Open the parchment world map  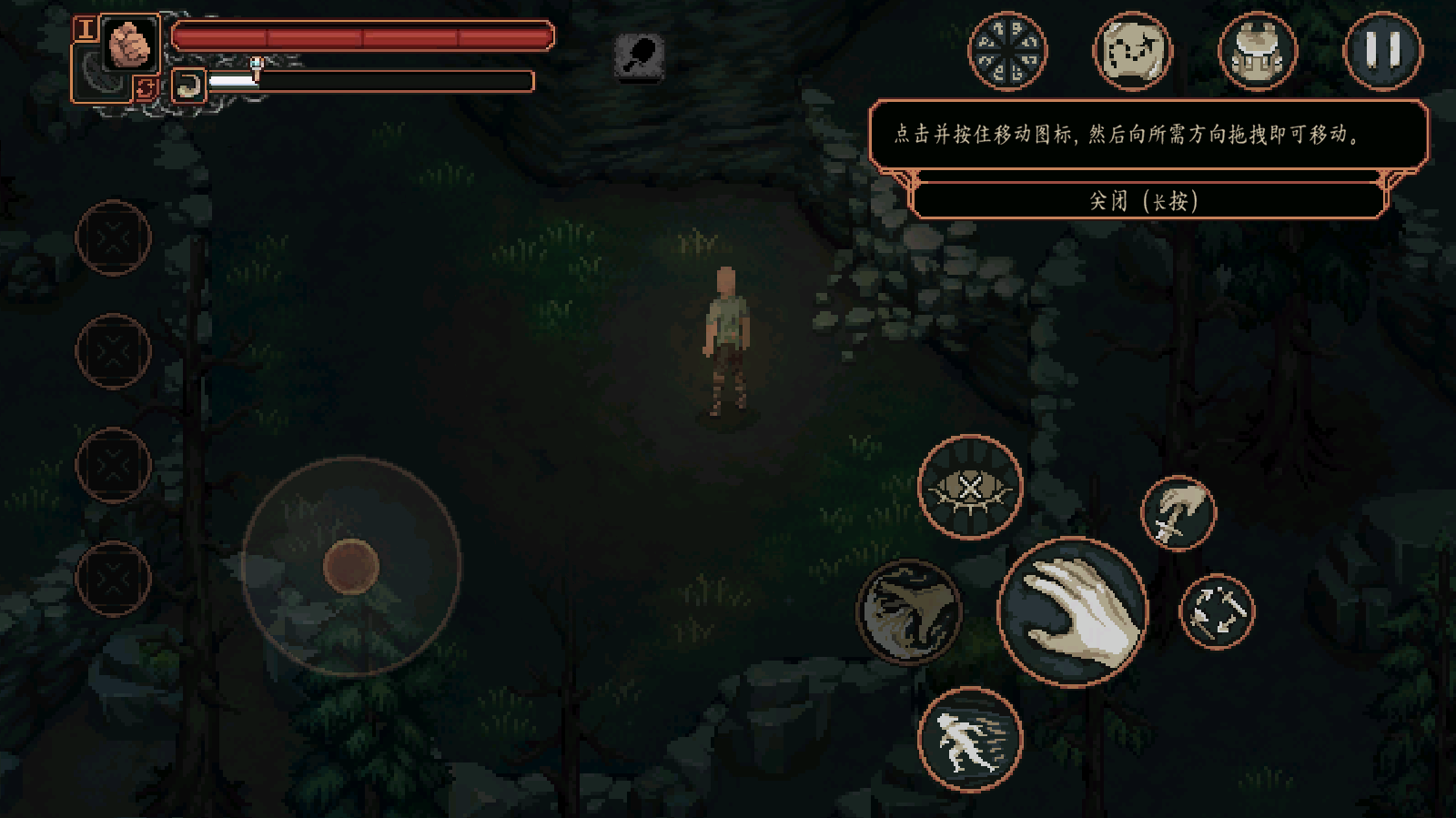point(1132,51)
